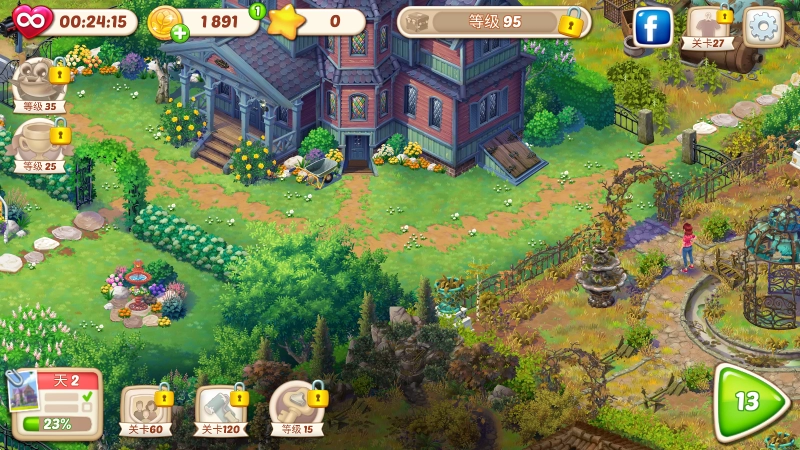Image resolution: width=800 pixels, height=450 pixels.
Task: Open the Day 2 task list panel
Action: tap(56, 404)
